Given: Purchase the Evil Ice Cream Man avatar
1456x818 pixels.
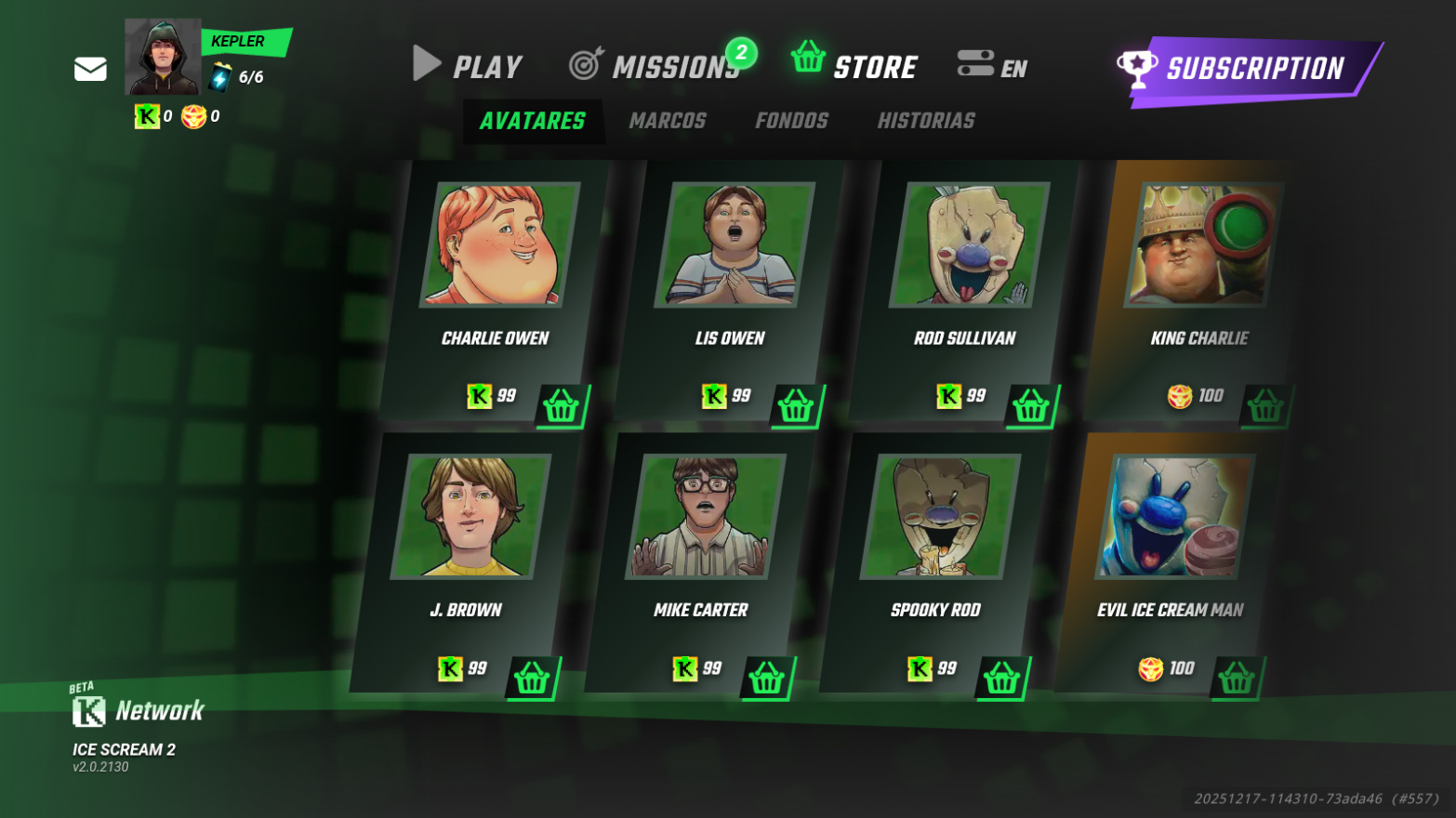Looking at the screenshot, I should [1236, 679].
